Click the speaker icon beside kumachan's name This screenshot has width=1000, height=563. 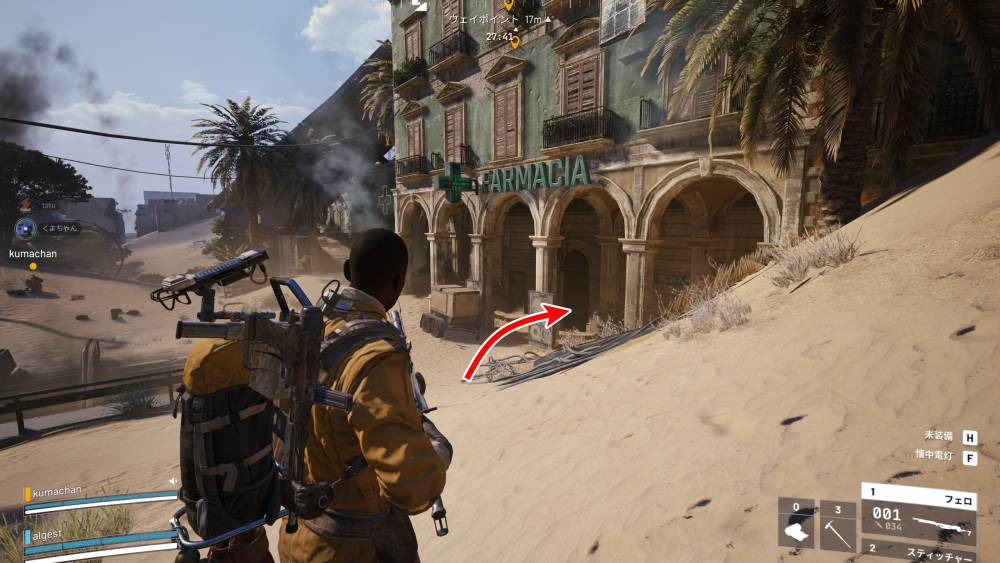point(172,481)
